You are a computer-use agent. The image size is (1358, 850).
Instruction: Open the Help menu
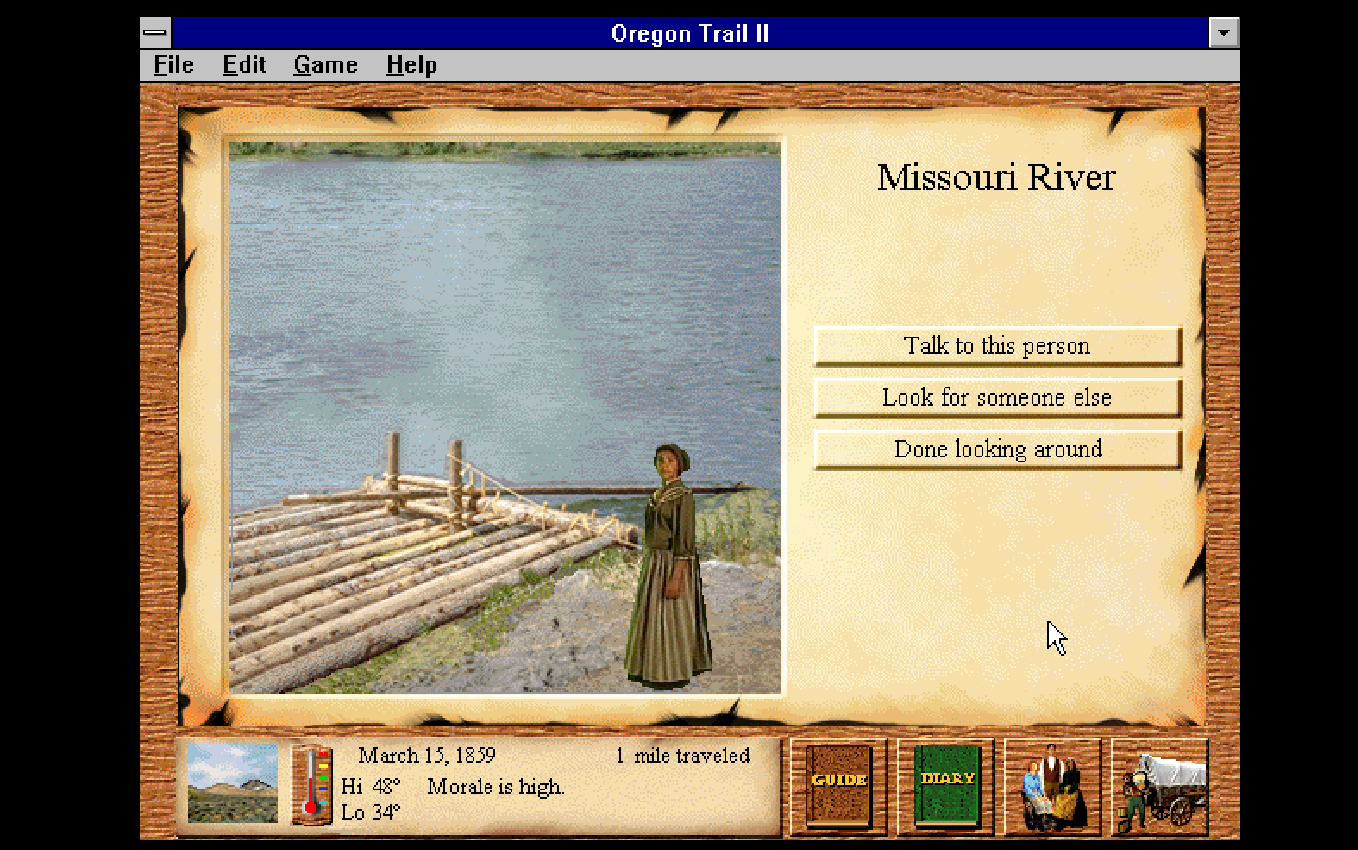click(411, 65)
